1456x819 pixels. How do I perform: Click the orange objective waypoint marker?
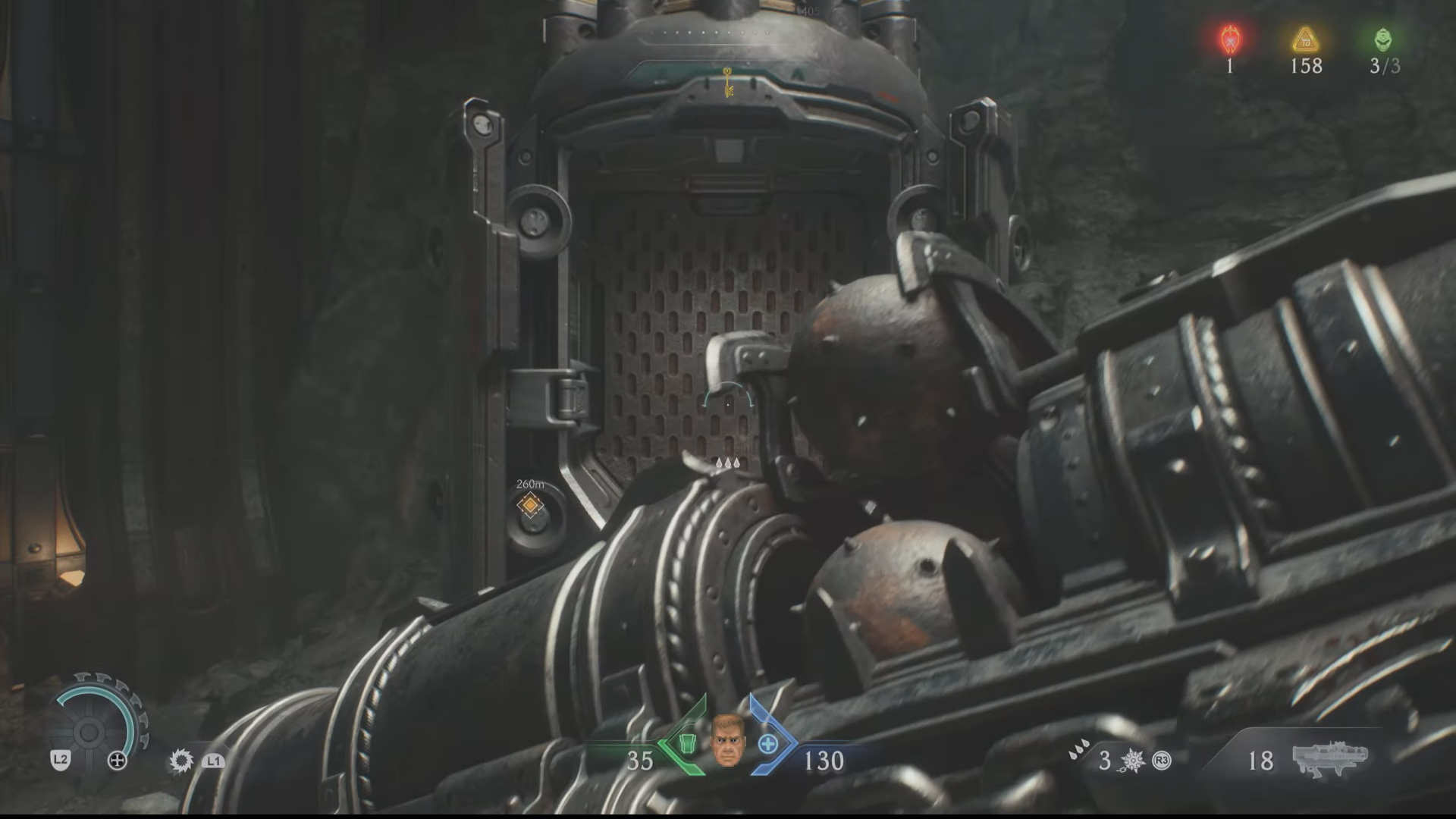pos(530,504)
